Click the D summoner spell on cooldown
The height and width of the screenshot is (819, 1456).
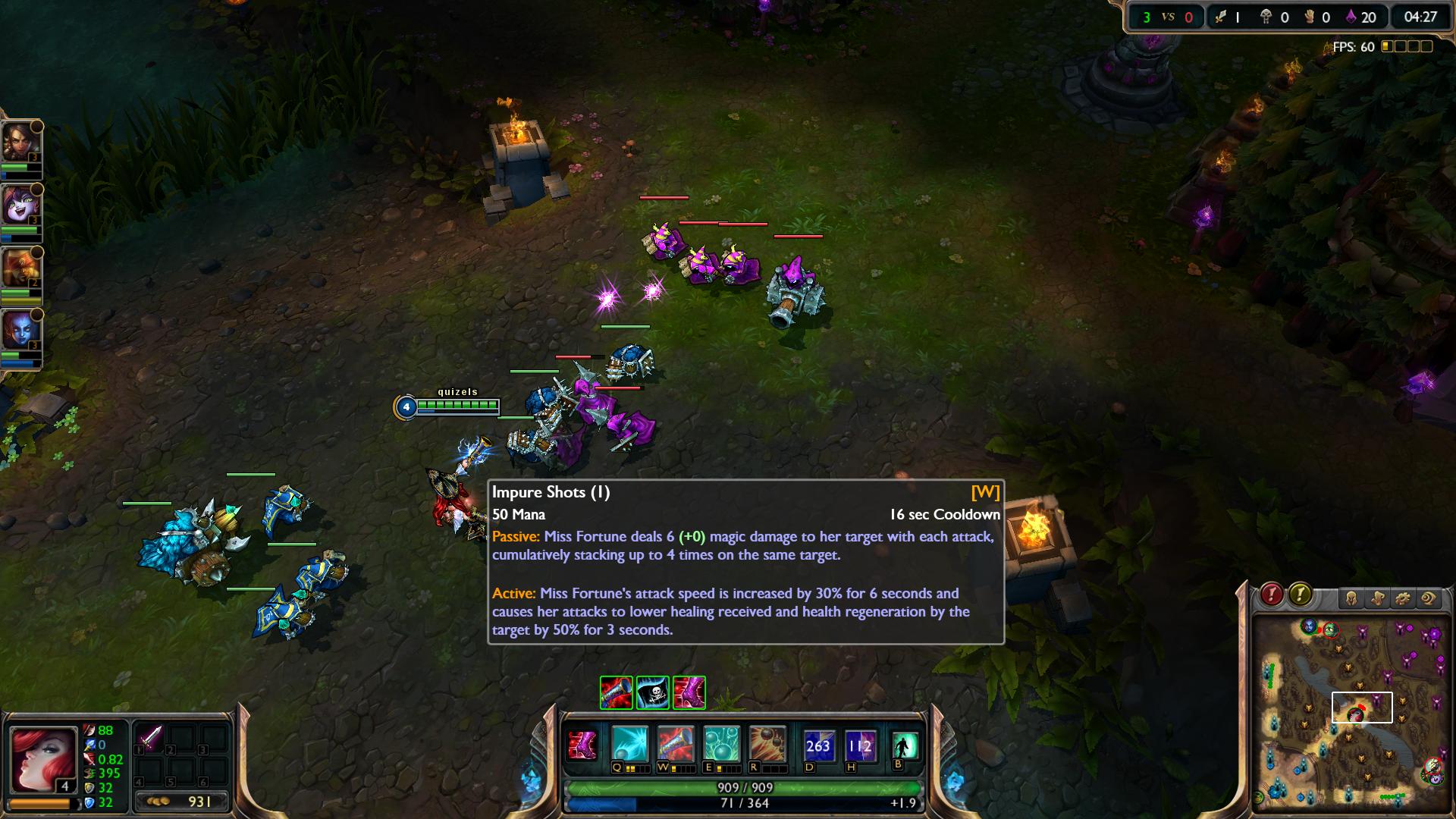coord(817,746)
